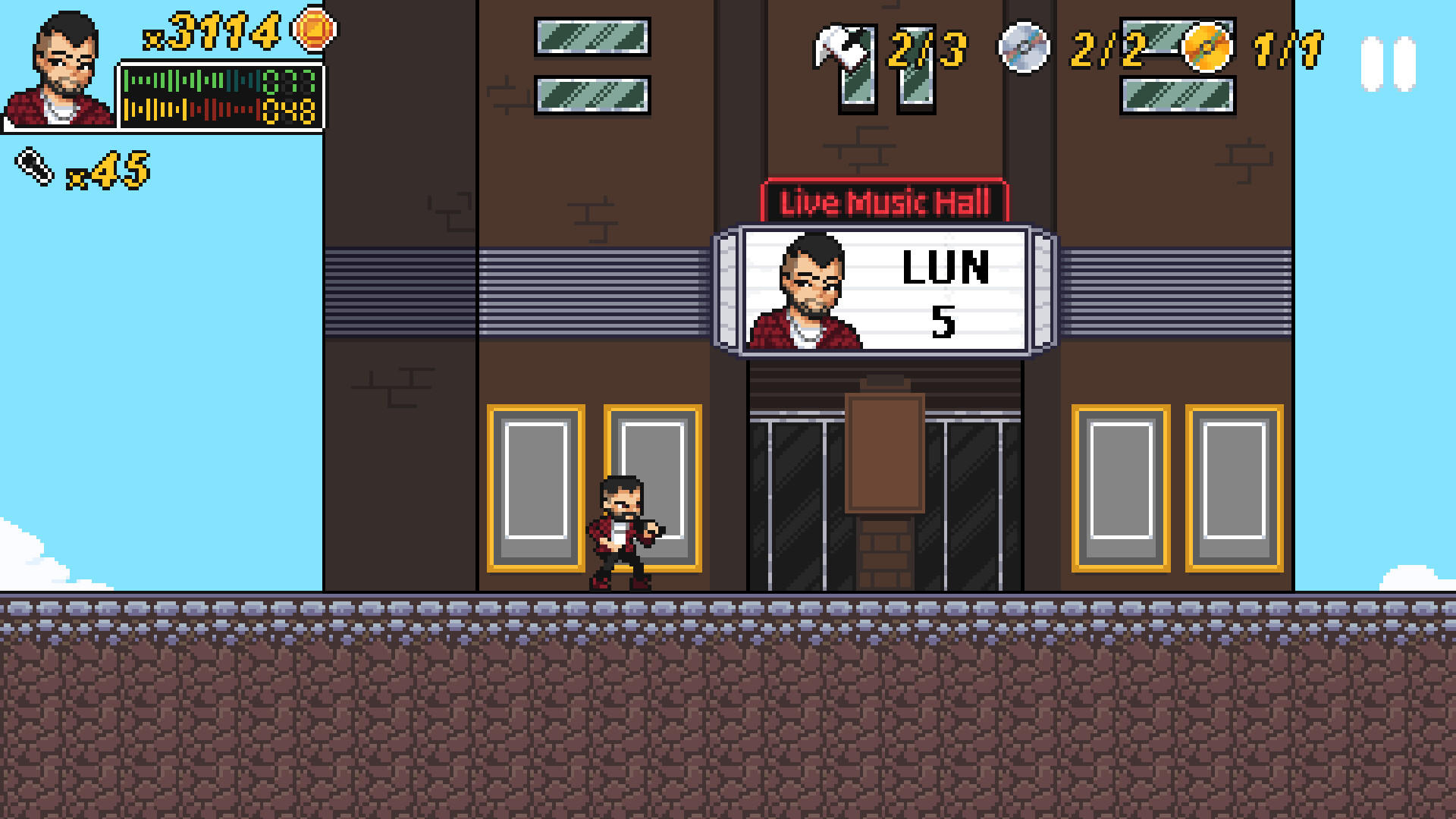Click the green equalizer bar showing 073
The image size is (1456, 819).
205,81
